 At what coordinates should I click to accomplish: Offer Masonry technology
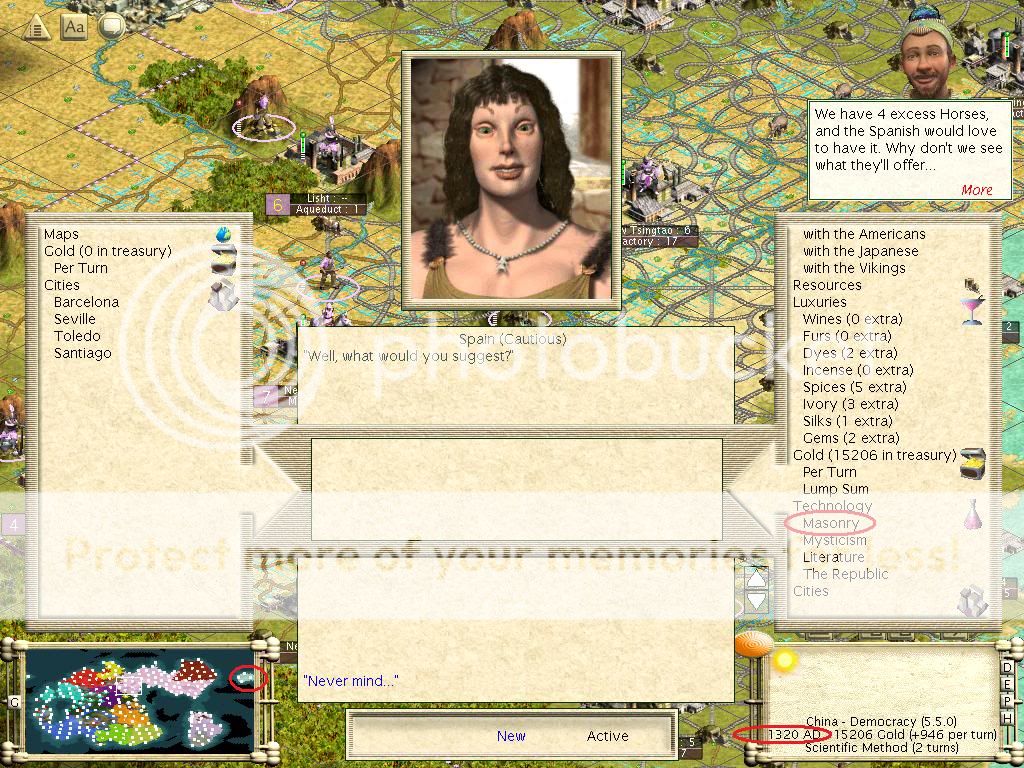pyautogui.click(x=830, y=523)
